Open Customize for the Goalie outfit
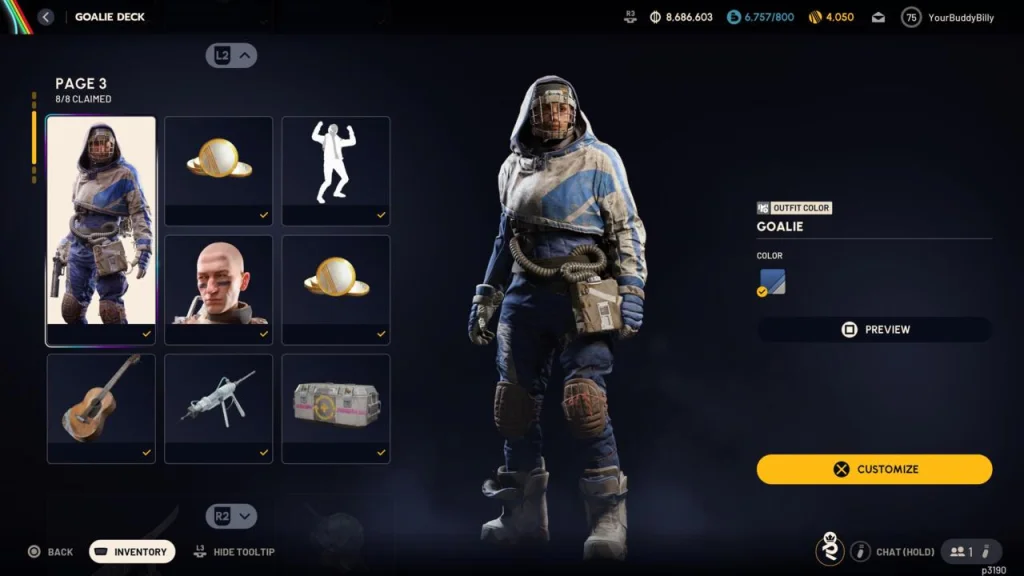Viewport: 1024px width, 576px height. click(874, 469)
